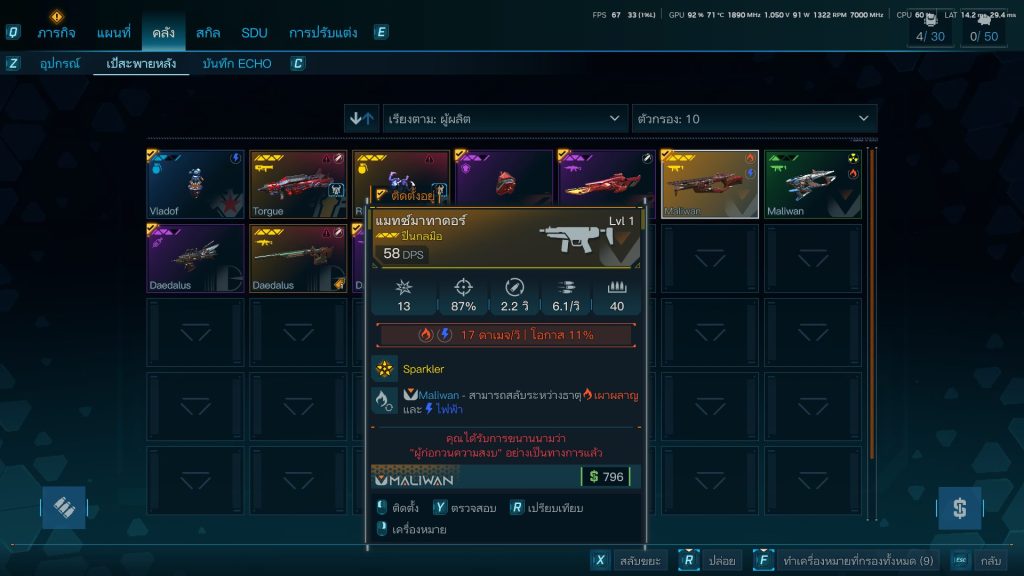1024x576 pixels.
Task: Open the สกิล (Skills) tab
Action: click(x=208, y=32)
